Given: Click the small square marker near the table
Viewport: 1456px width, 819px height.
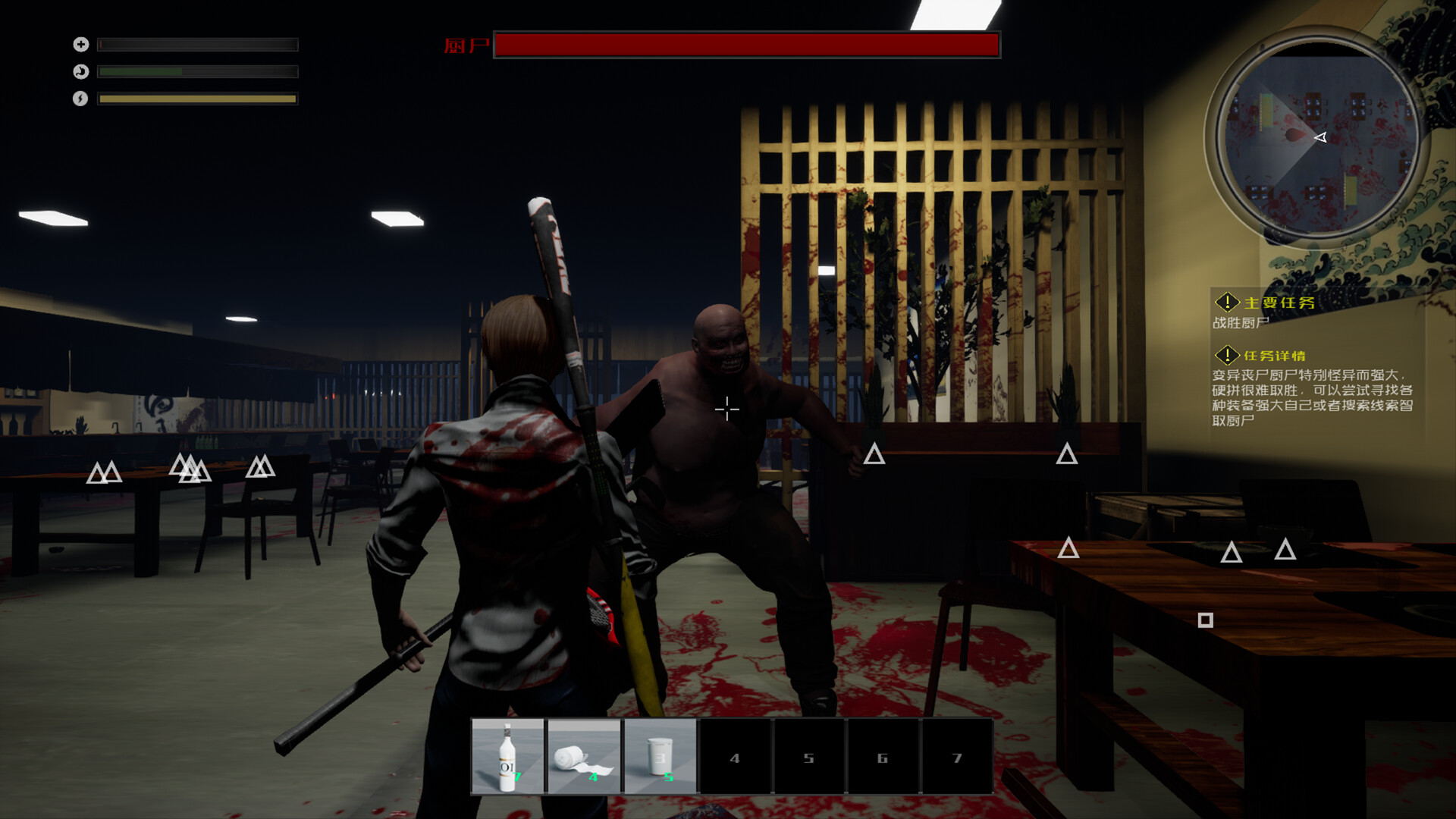Looking at the screenshot, I should [x=1206, y=620].
